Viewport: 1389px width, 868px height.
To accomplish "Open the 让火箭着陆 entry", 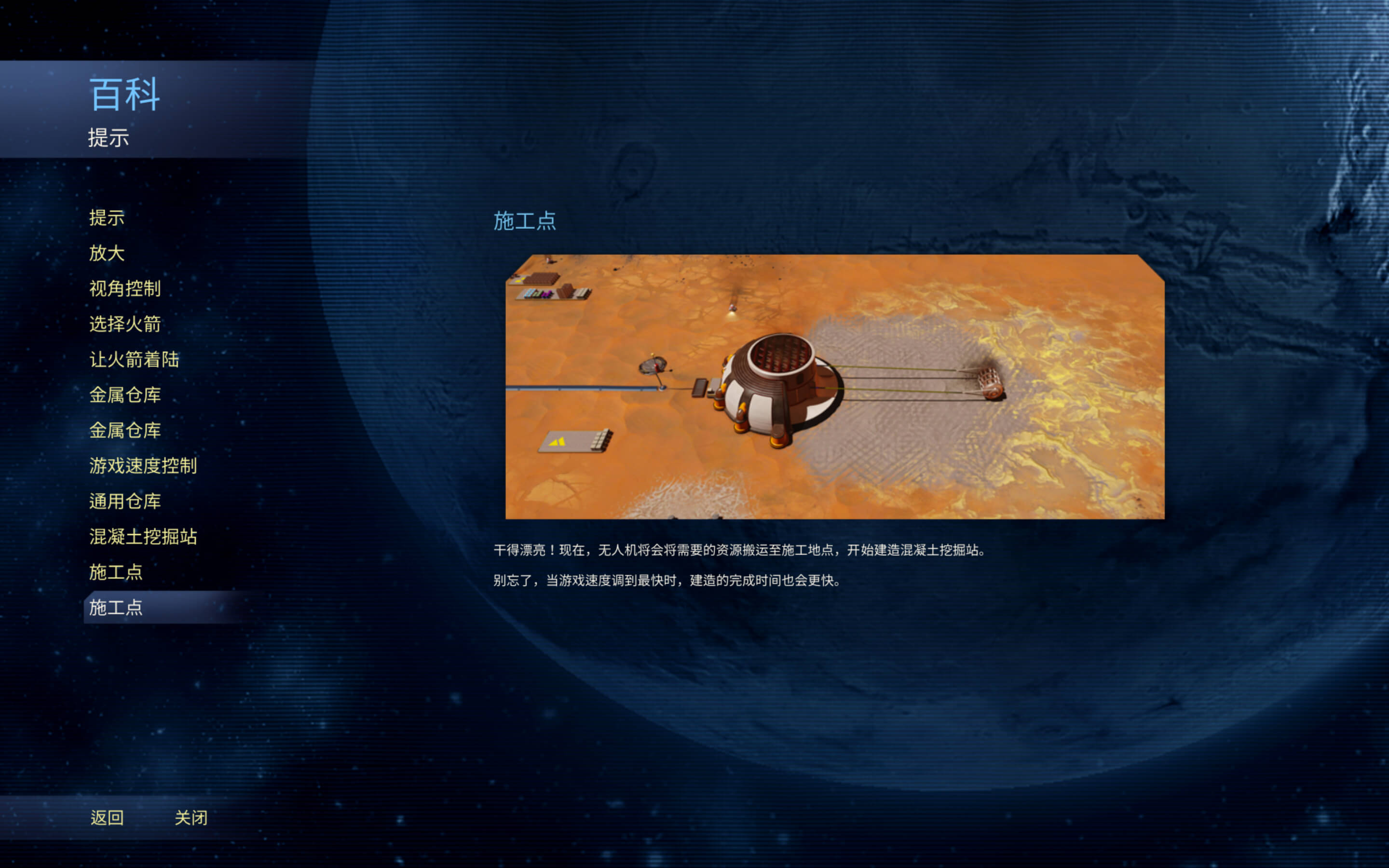I will tap(134, 360).
